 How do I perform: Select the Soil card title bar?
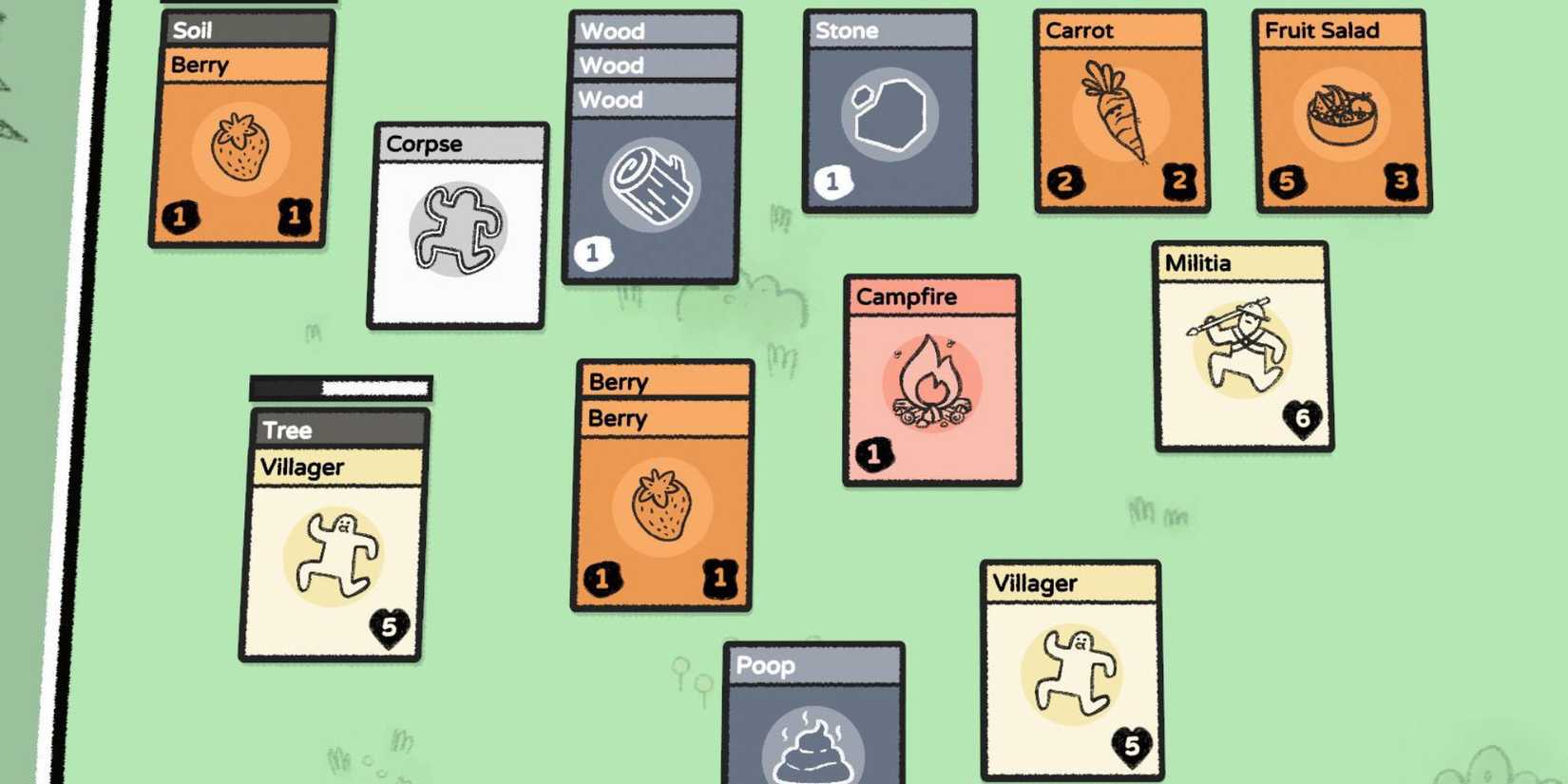click(245, 29)
